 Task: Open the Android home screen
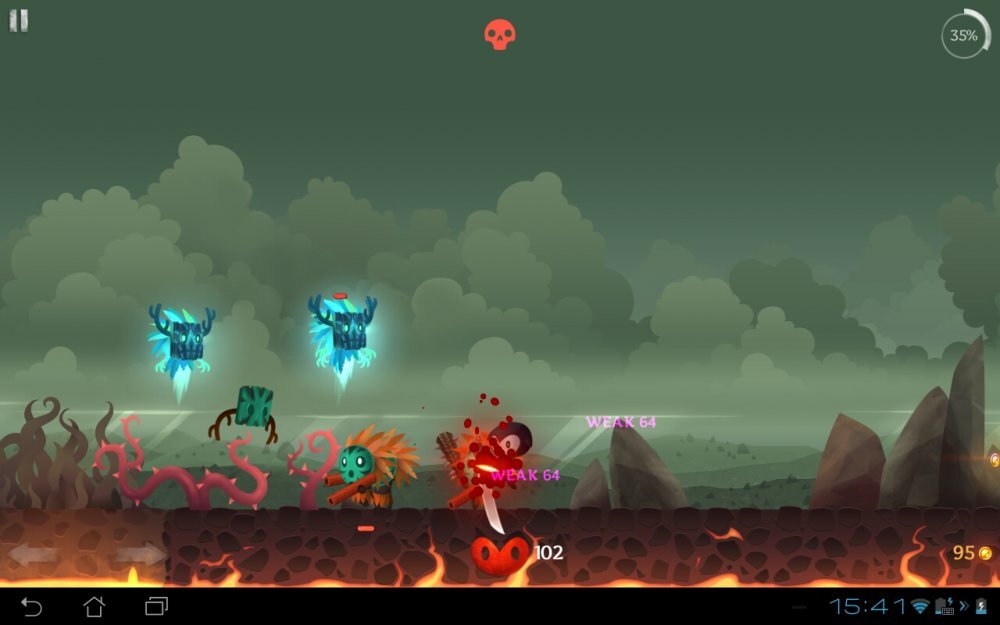click(x=94, y=606)
